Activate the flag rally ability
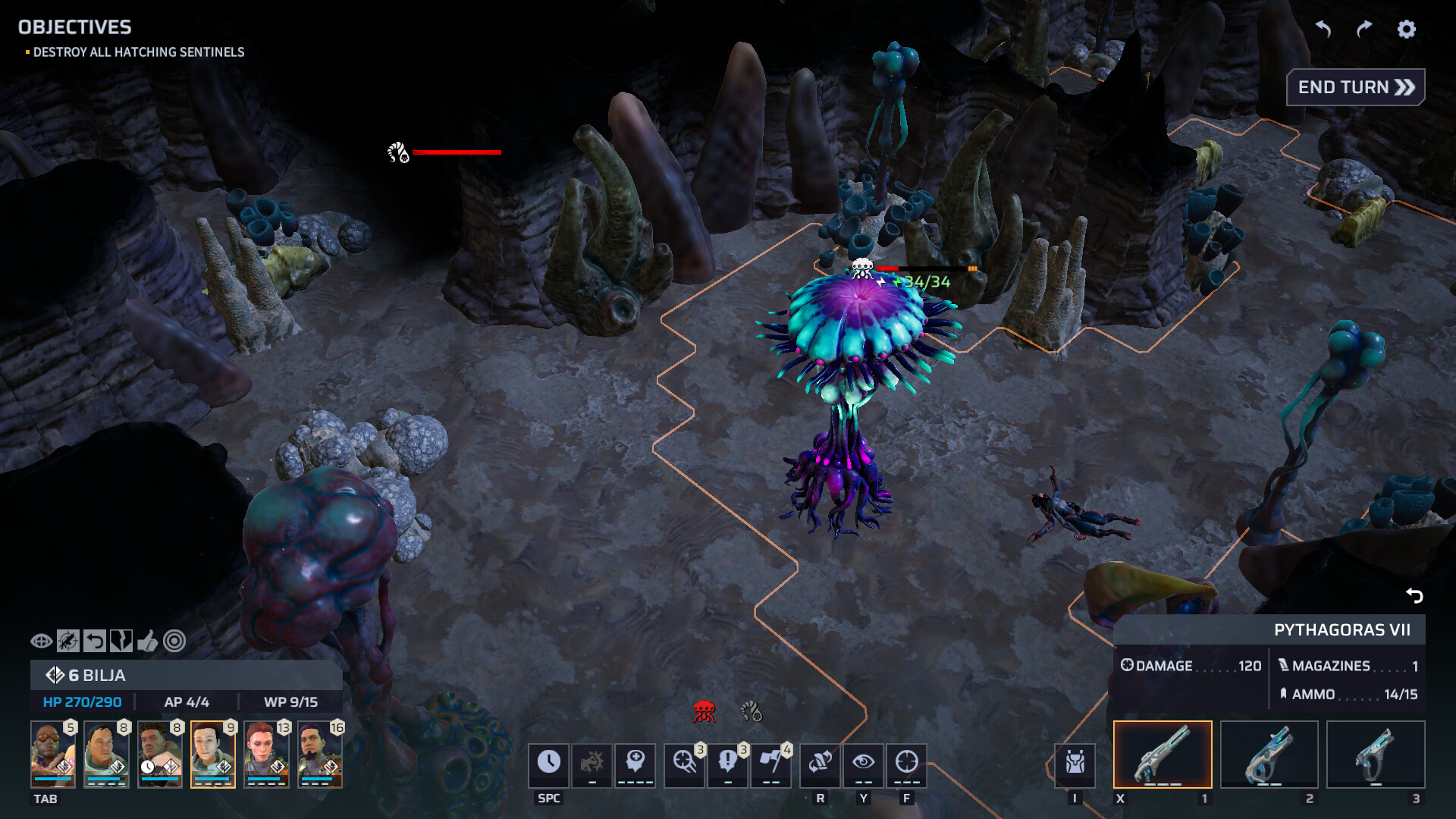1456x819 pixels. [771, 762]
